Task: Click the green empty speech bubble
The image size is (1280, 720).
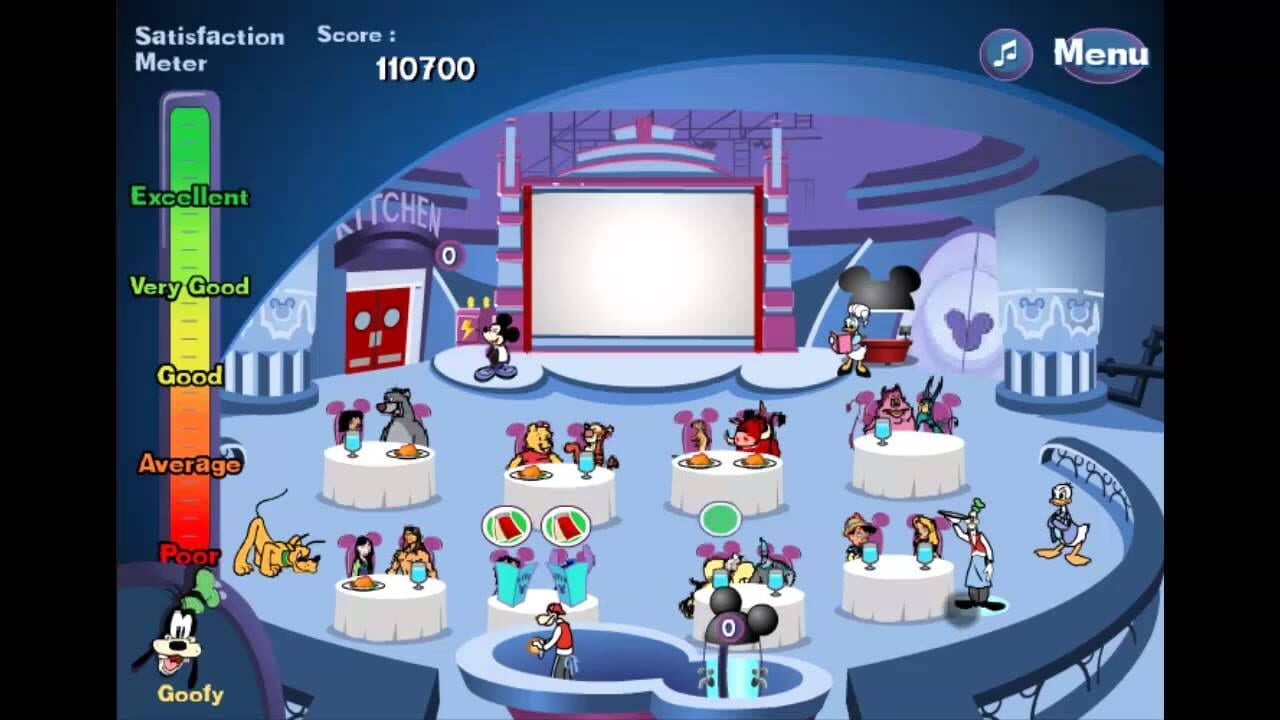Action: pos(721,519)
